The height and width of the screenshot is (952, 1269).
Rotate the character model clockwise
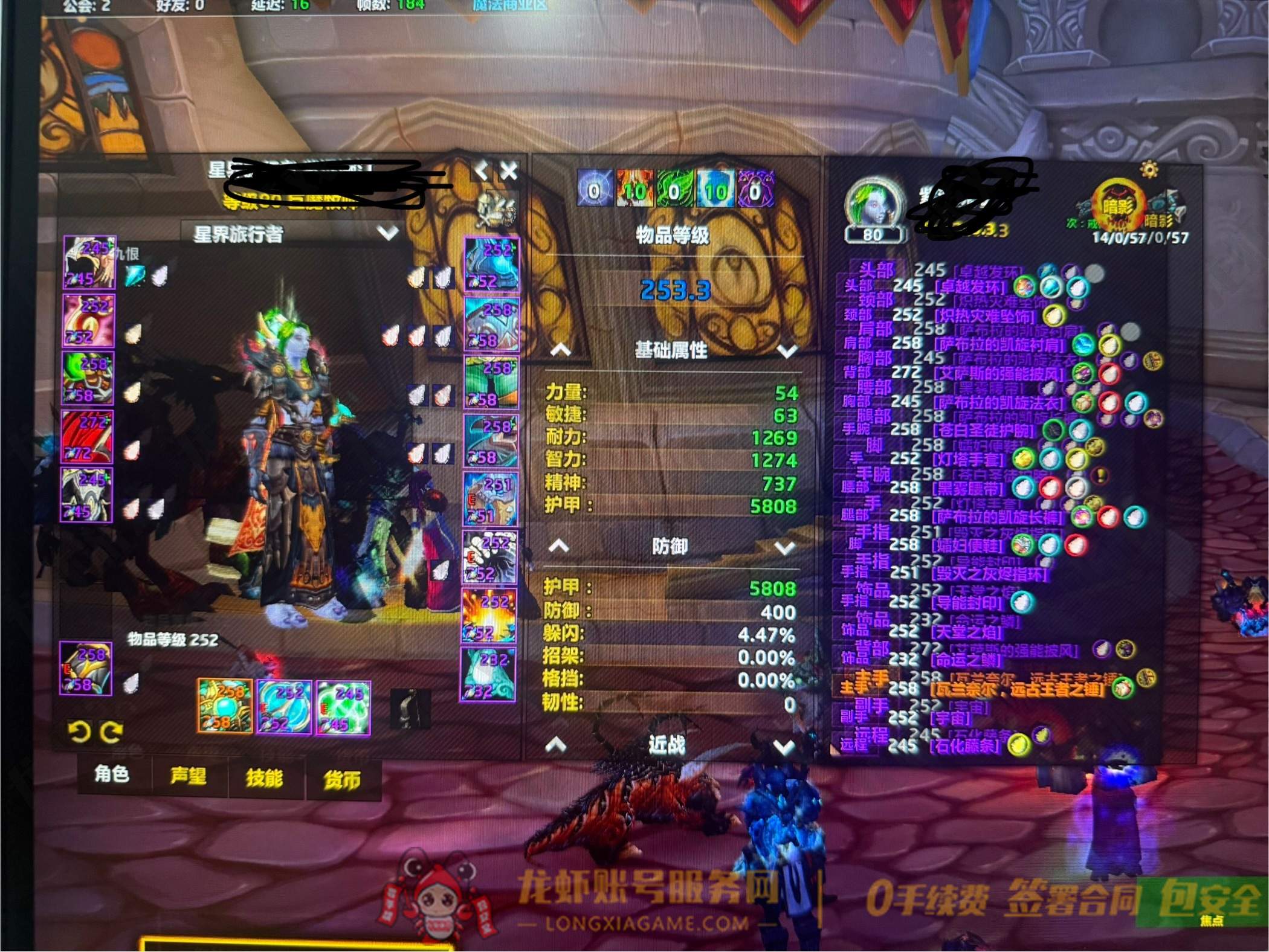[111, 732]
